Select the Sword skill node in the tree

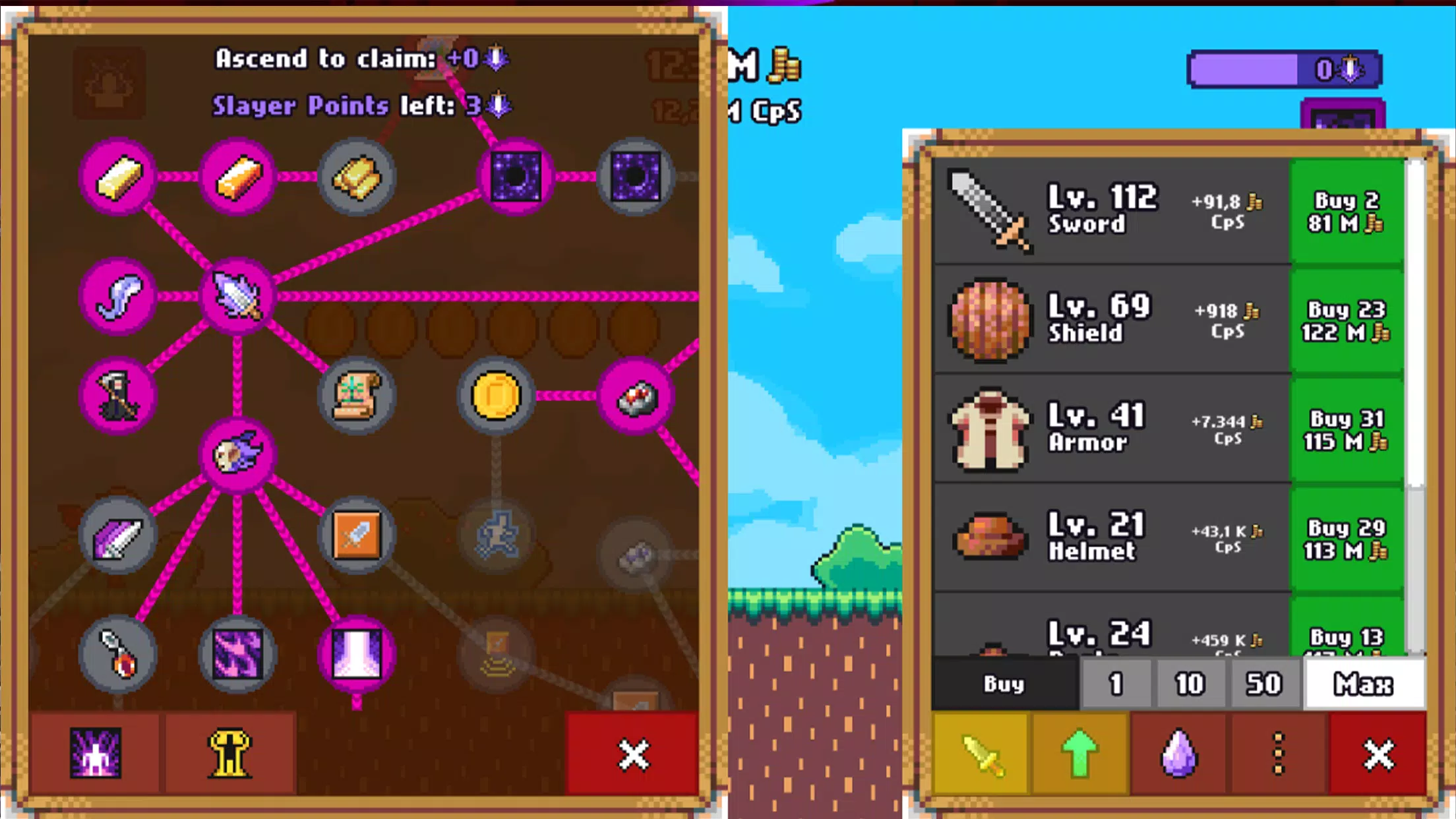point(239,298)
